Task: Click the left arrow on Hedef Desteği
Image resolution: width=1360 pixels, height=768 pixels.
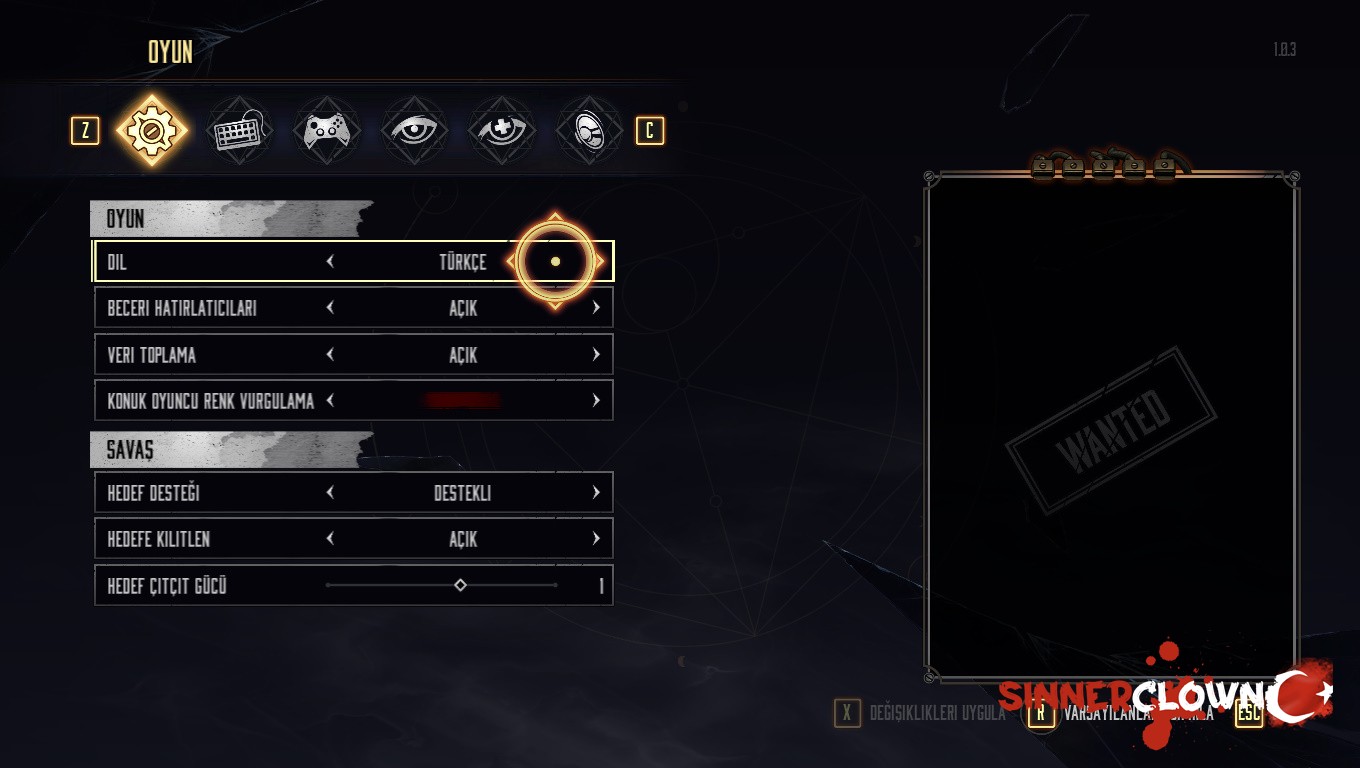Action: click(x=330, y=493)
